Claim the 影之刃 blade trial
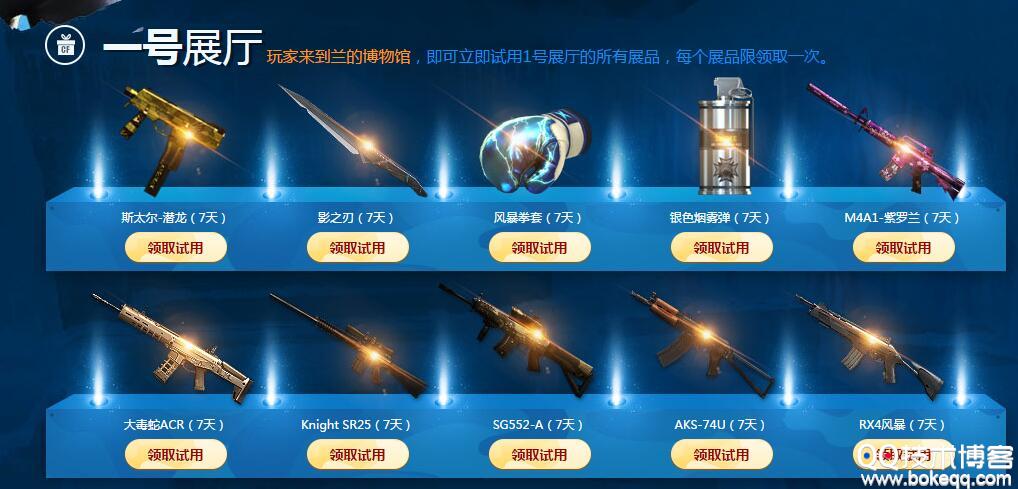The width and height of the screenshot is (1018, 489). tap(357, 247)
